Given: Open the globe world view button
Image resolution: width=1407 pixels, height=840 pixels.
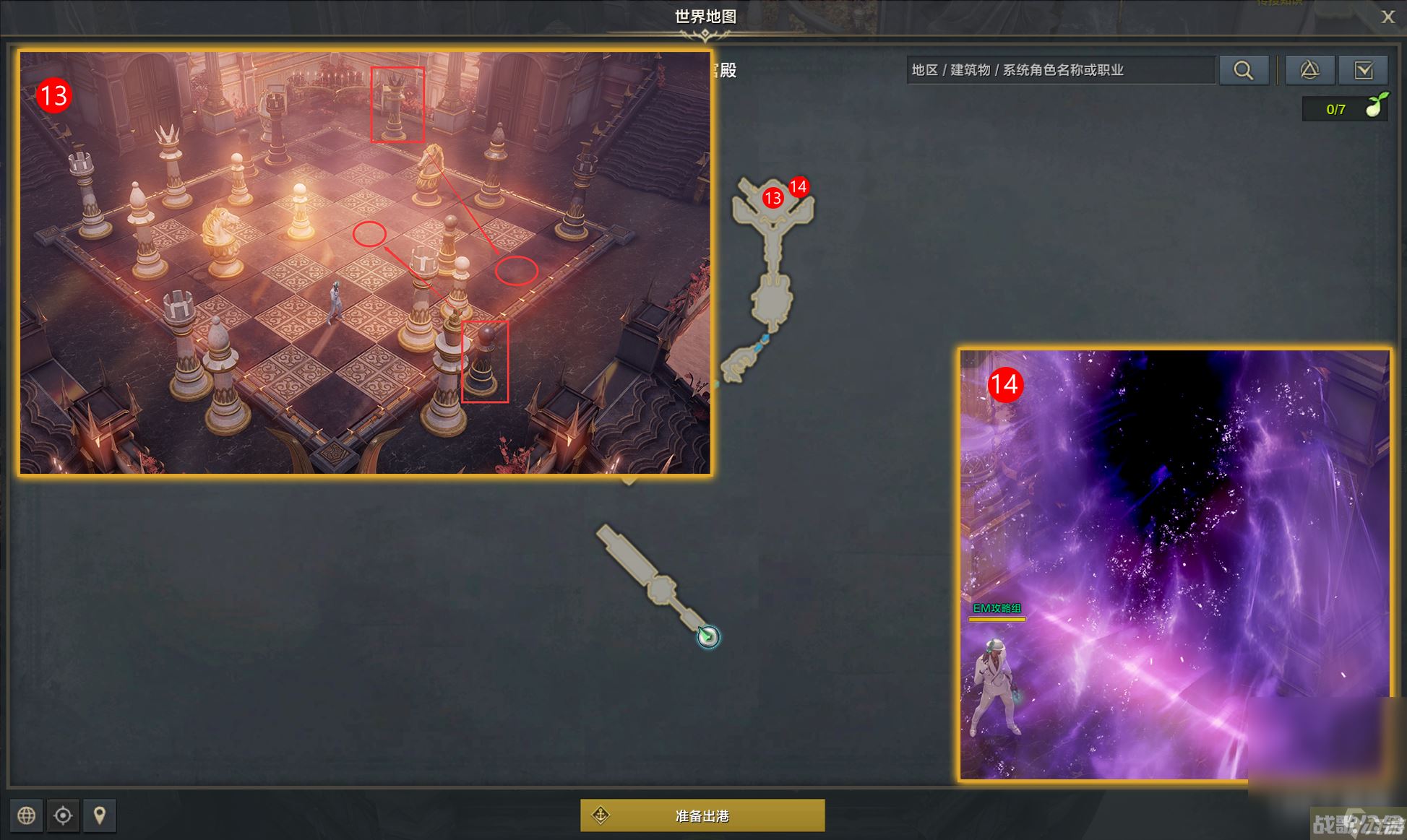Looking at the screenshot, I should point(27,815).
